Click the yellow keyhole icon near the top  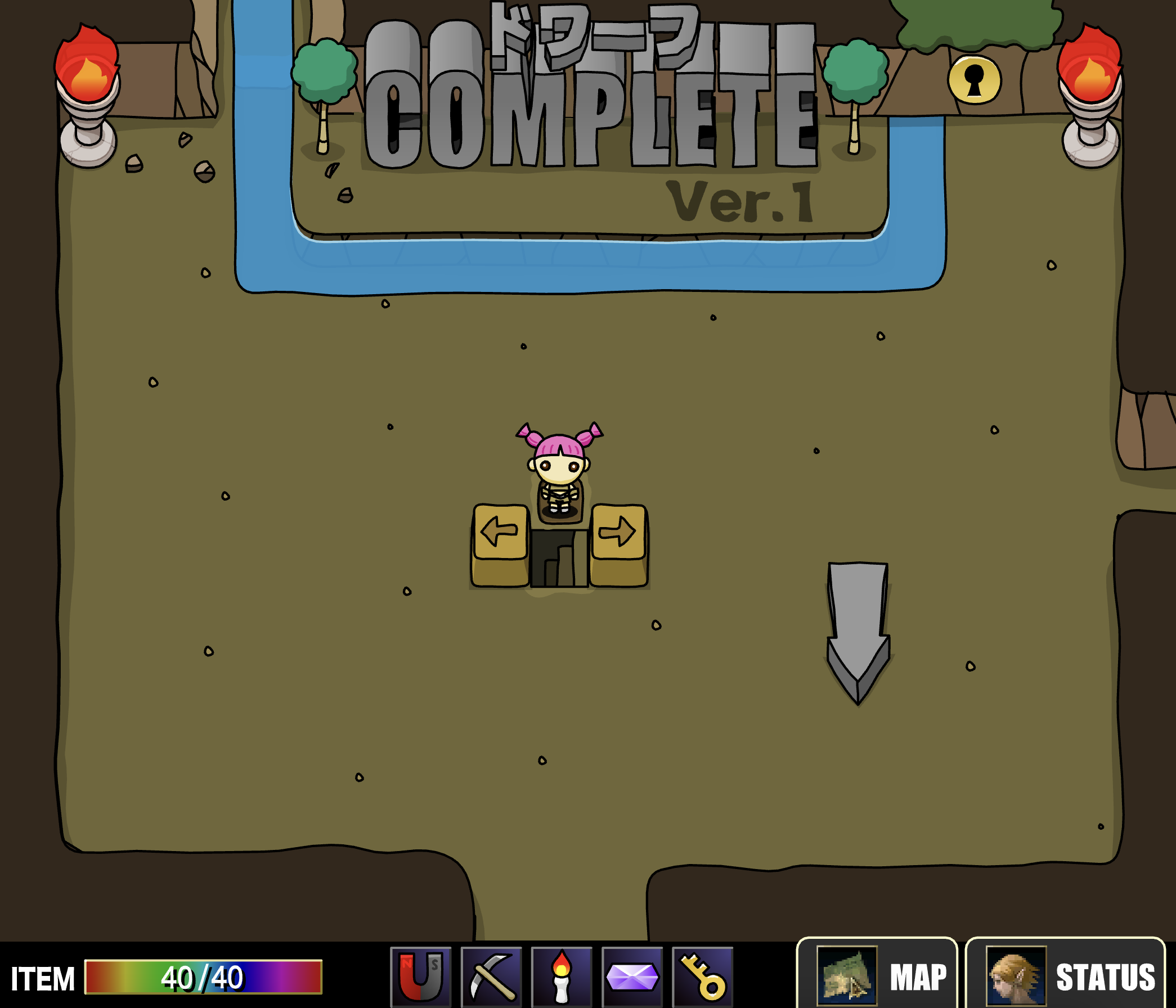(976, 79)
